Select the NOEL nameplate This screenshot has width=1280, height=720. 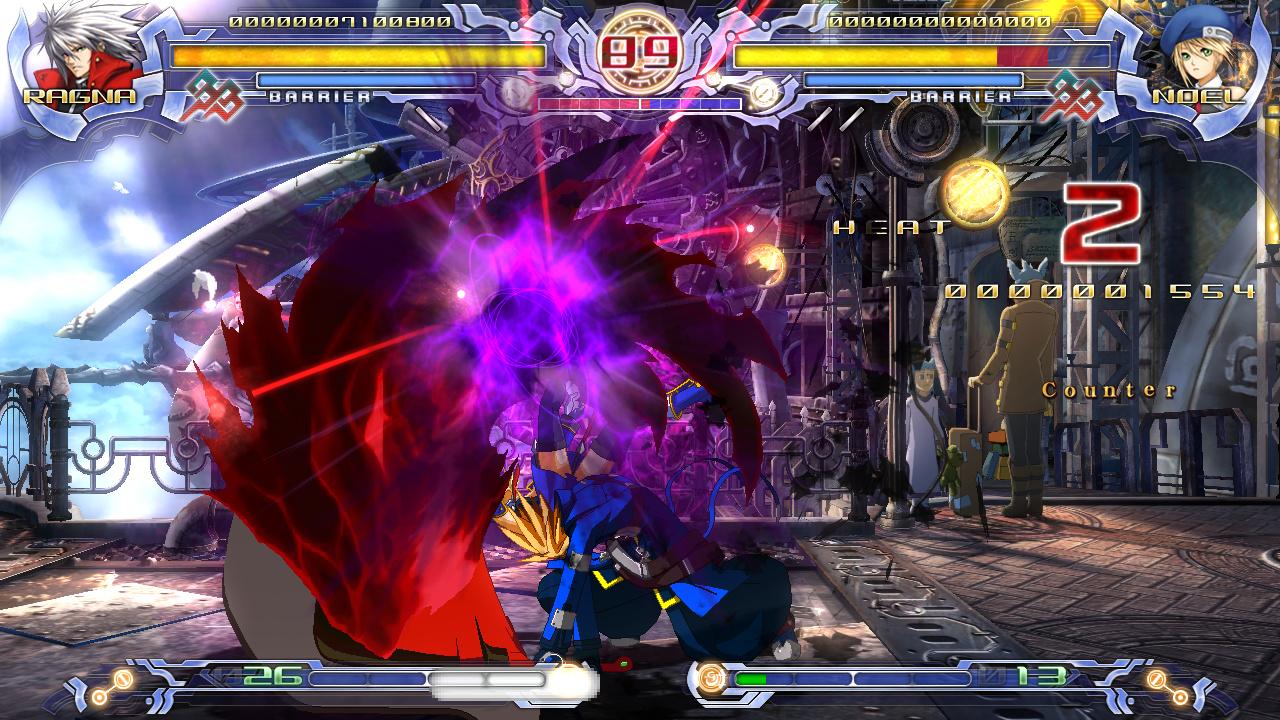pyautogui.click(x=1200, y=97)
